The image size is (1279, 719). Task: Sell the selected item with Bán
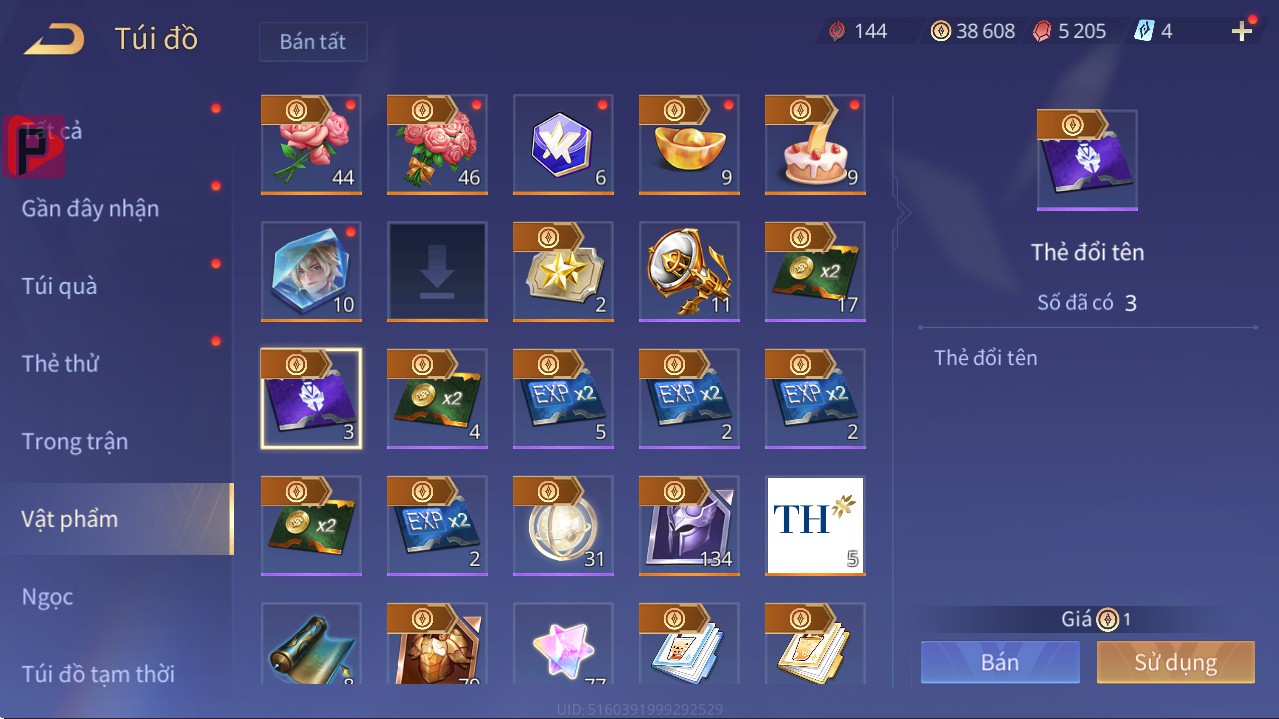pos(1000,662)
